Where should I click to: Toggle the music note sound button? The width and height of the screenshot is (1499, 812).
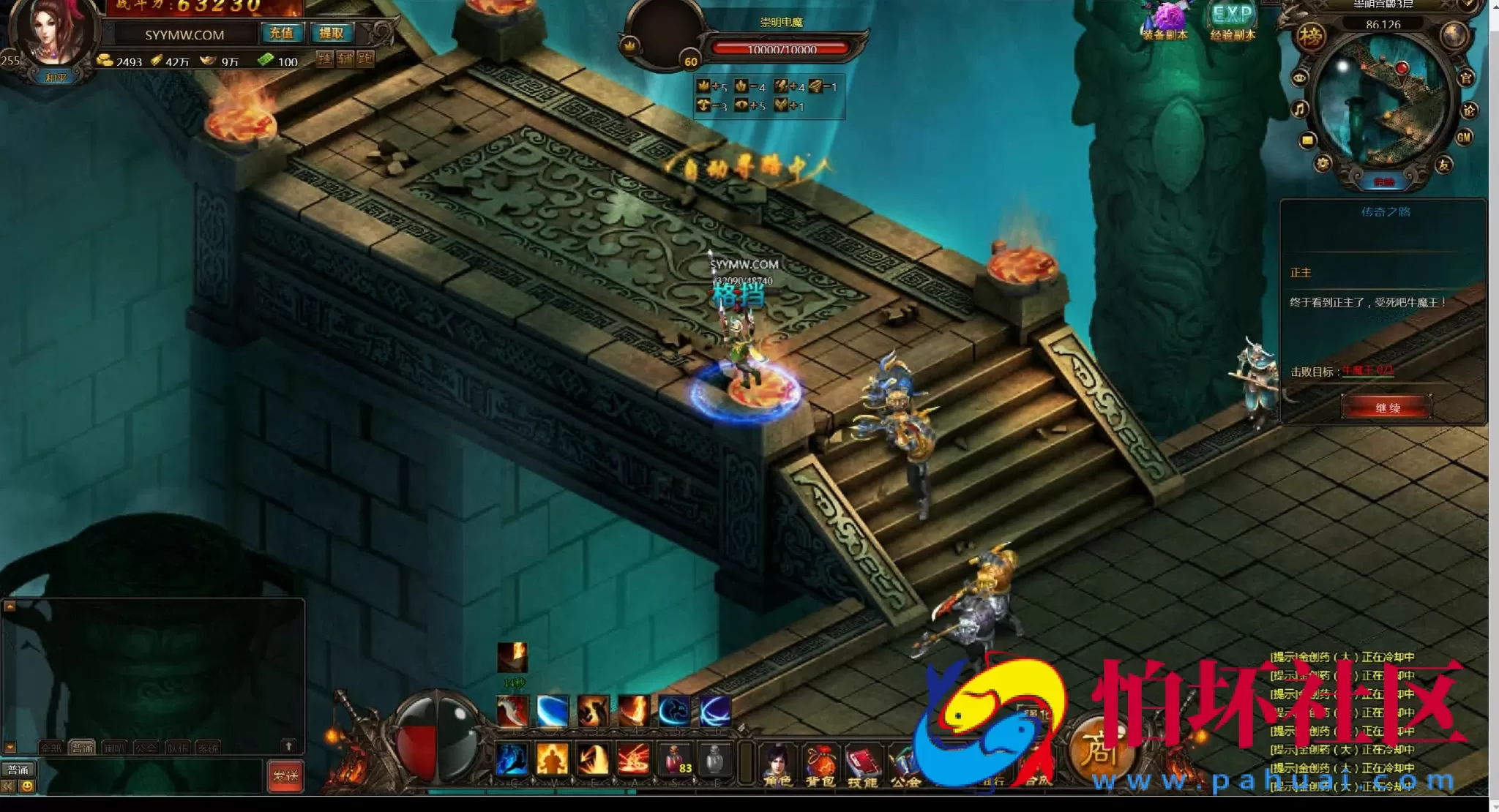point(1299,110)
